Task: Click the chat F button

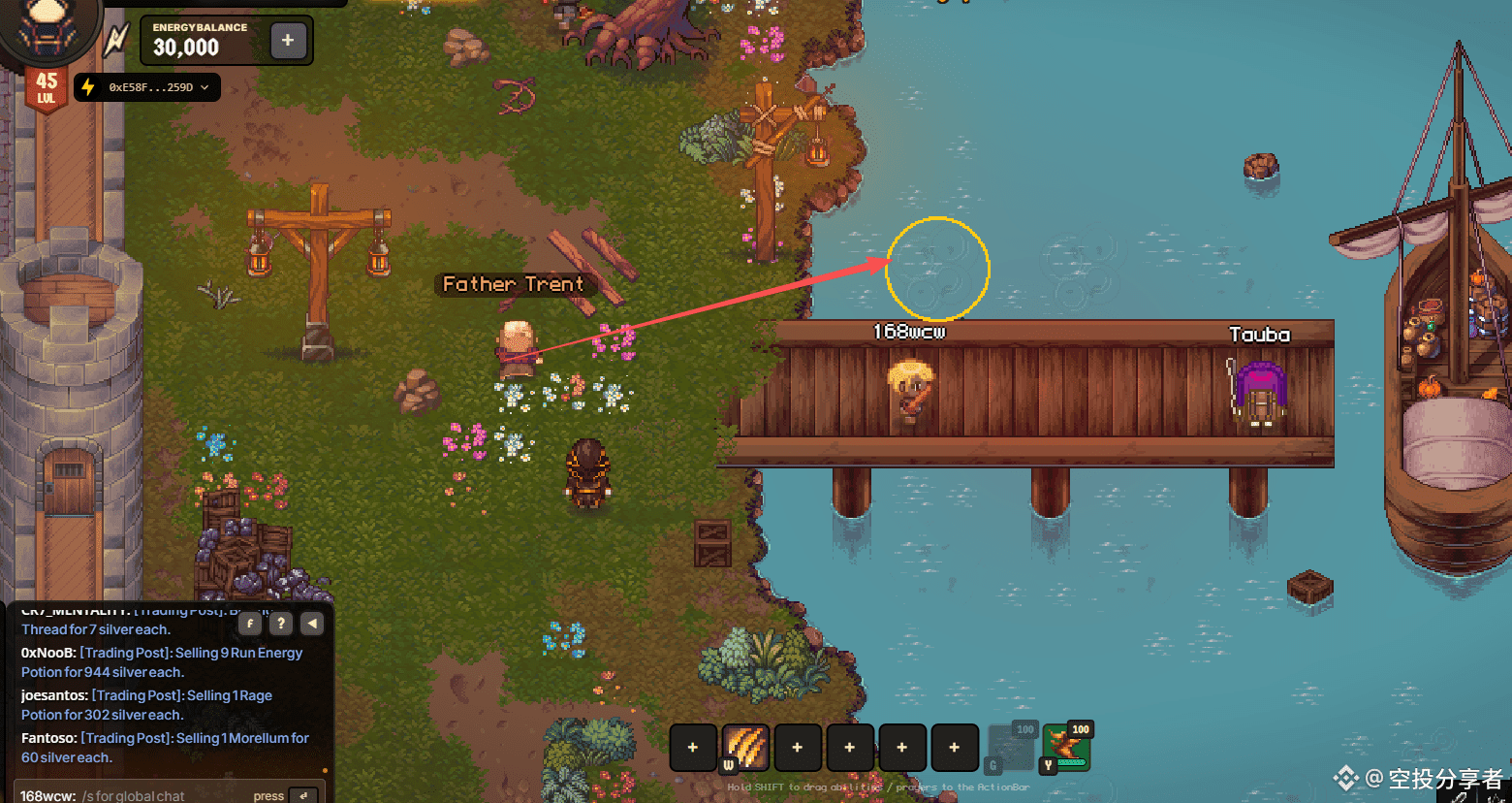Action: (250, 624)
